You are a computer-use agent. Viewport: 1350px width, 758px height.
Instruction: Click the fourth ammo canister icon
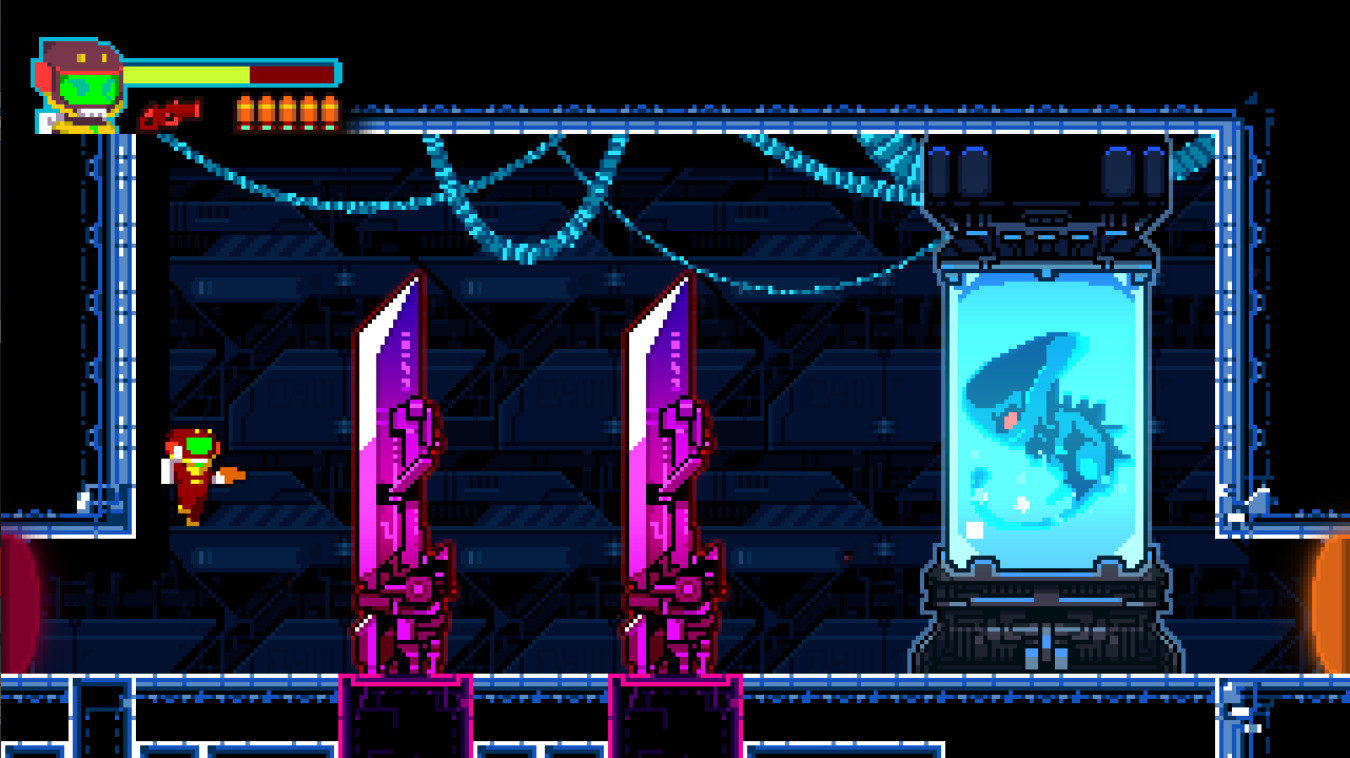(x=307, y=113)
